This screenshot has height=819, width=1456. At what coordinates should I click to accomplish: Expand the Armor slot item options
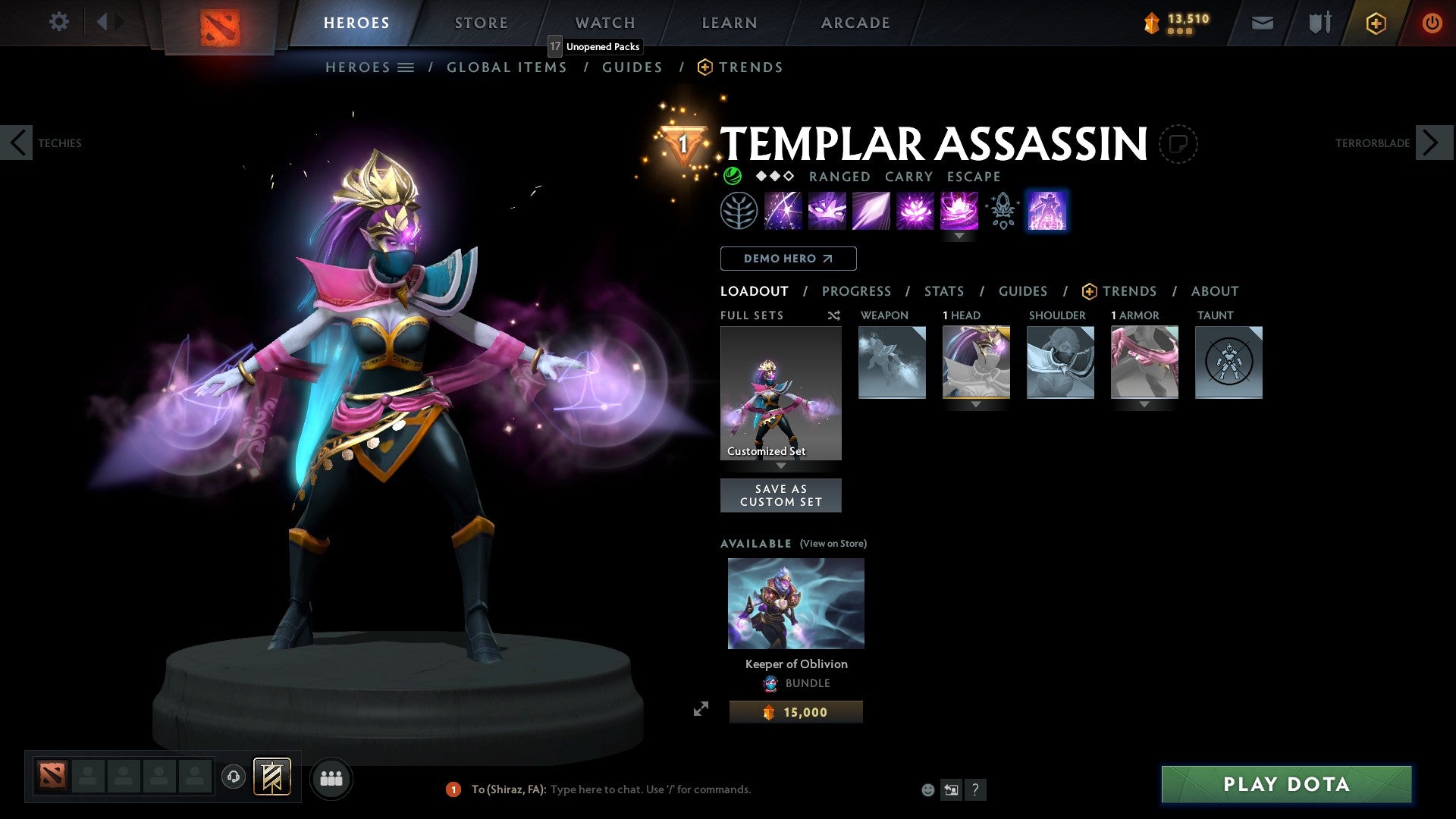[1145, 405]
